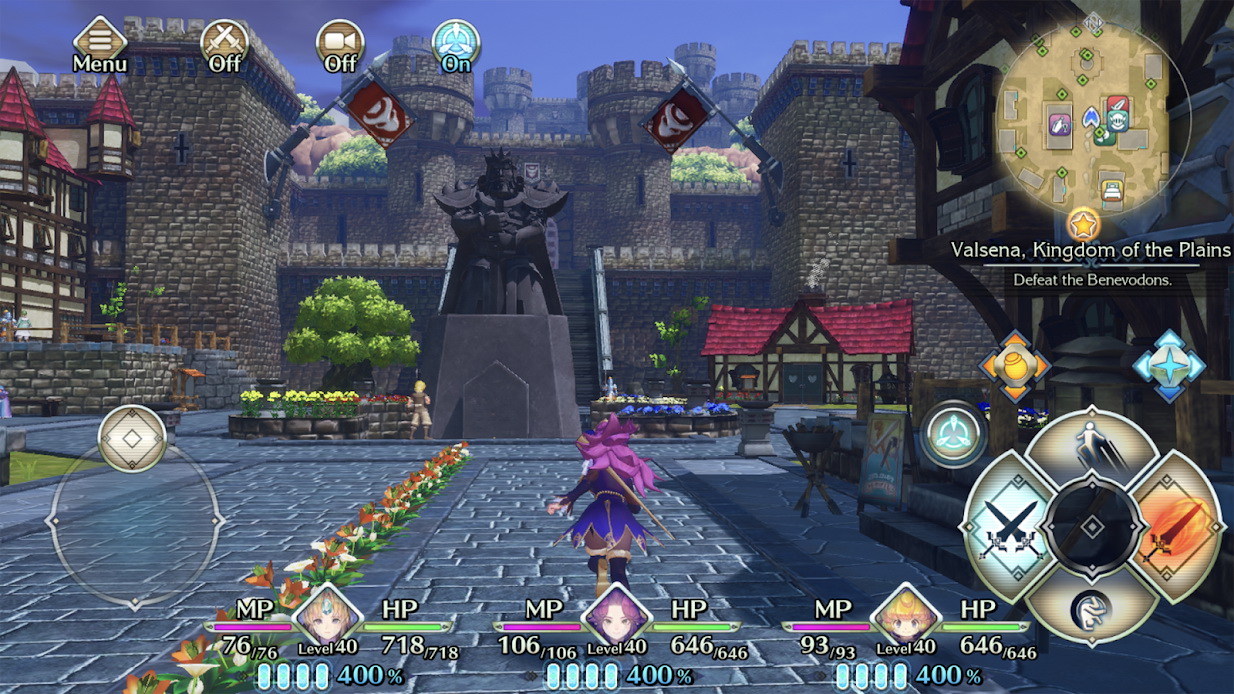
Task: Tap the jumping figure jump button
Action: coord(1091,446)
